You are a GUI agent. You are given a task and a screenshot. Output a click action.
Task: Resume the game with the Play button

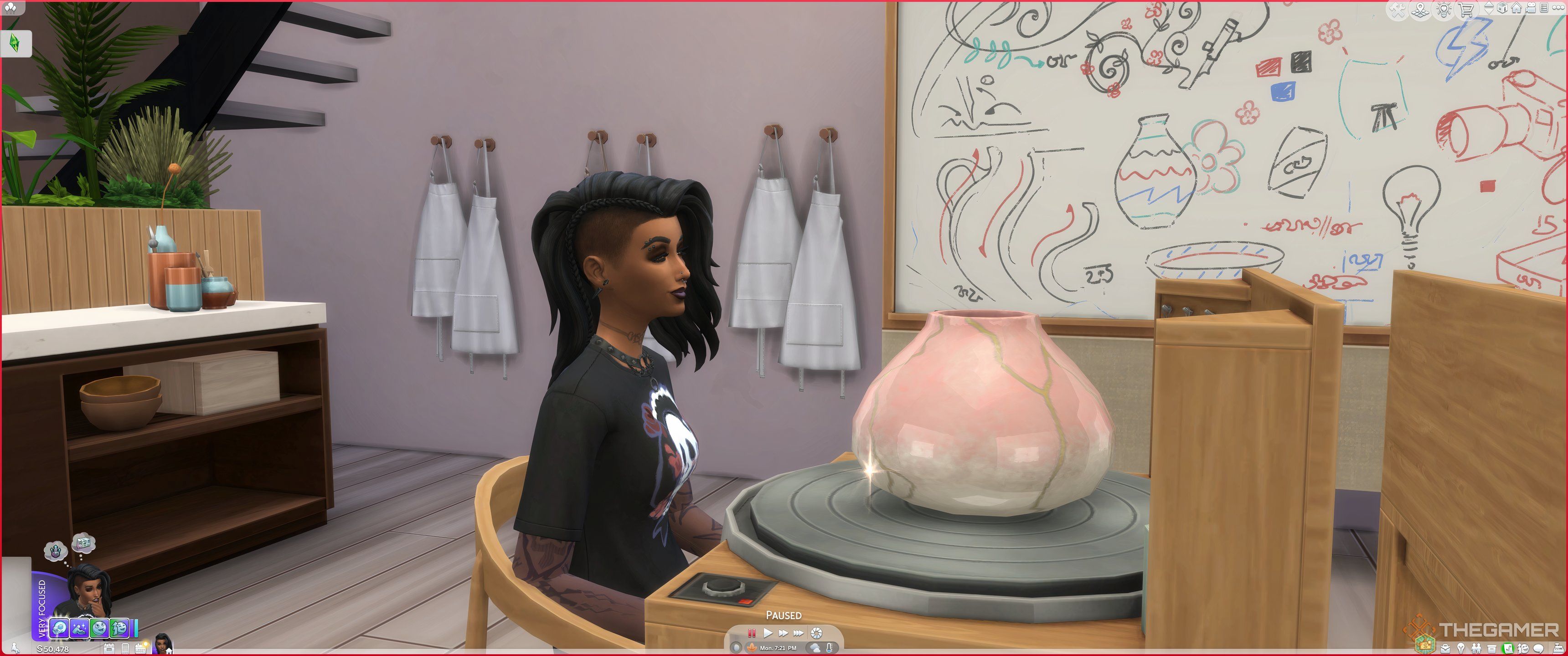(769, 634)
